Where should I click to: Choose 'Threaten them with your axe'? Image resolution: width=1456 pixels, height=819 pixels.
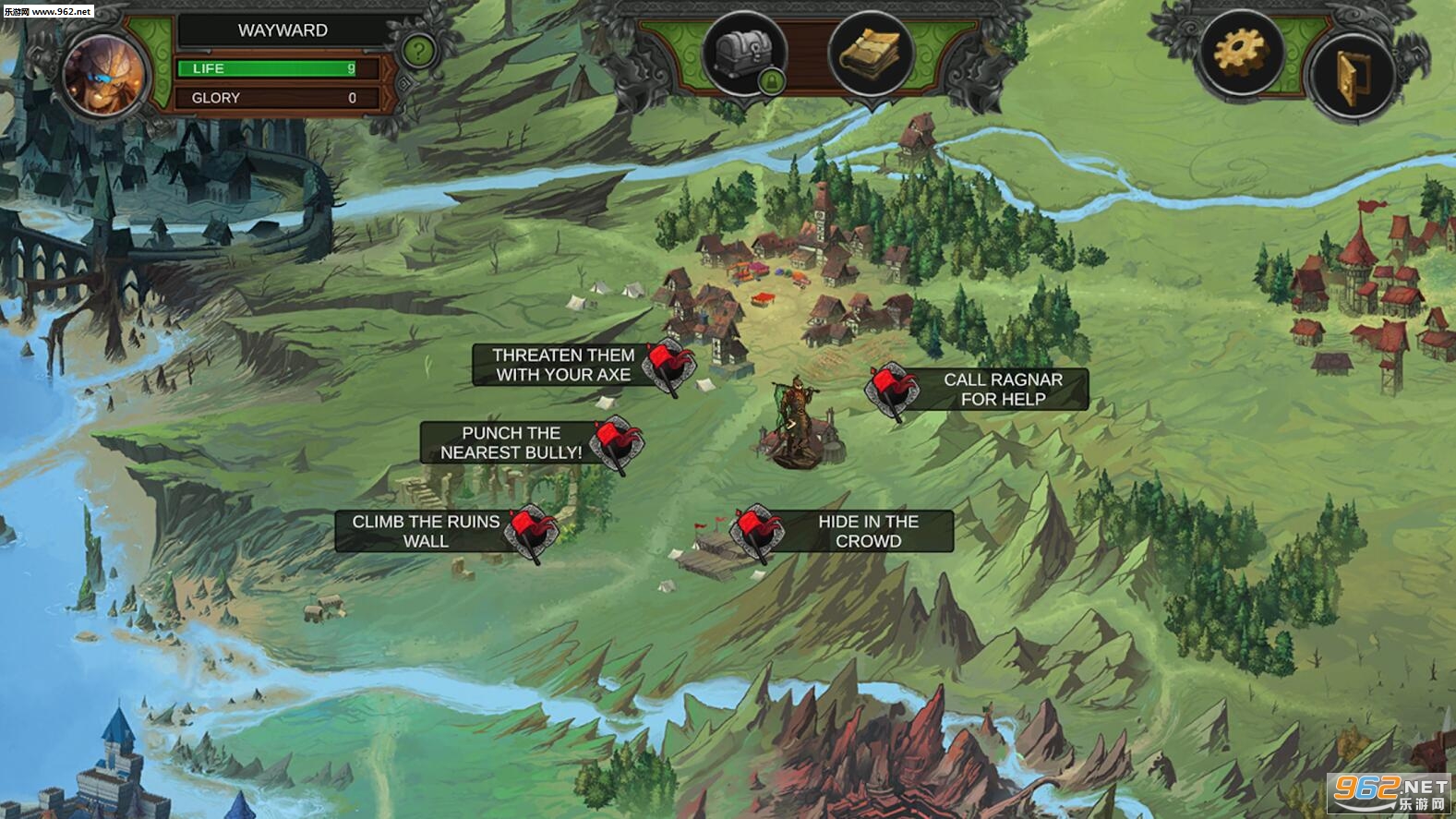tap(563, 366)
